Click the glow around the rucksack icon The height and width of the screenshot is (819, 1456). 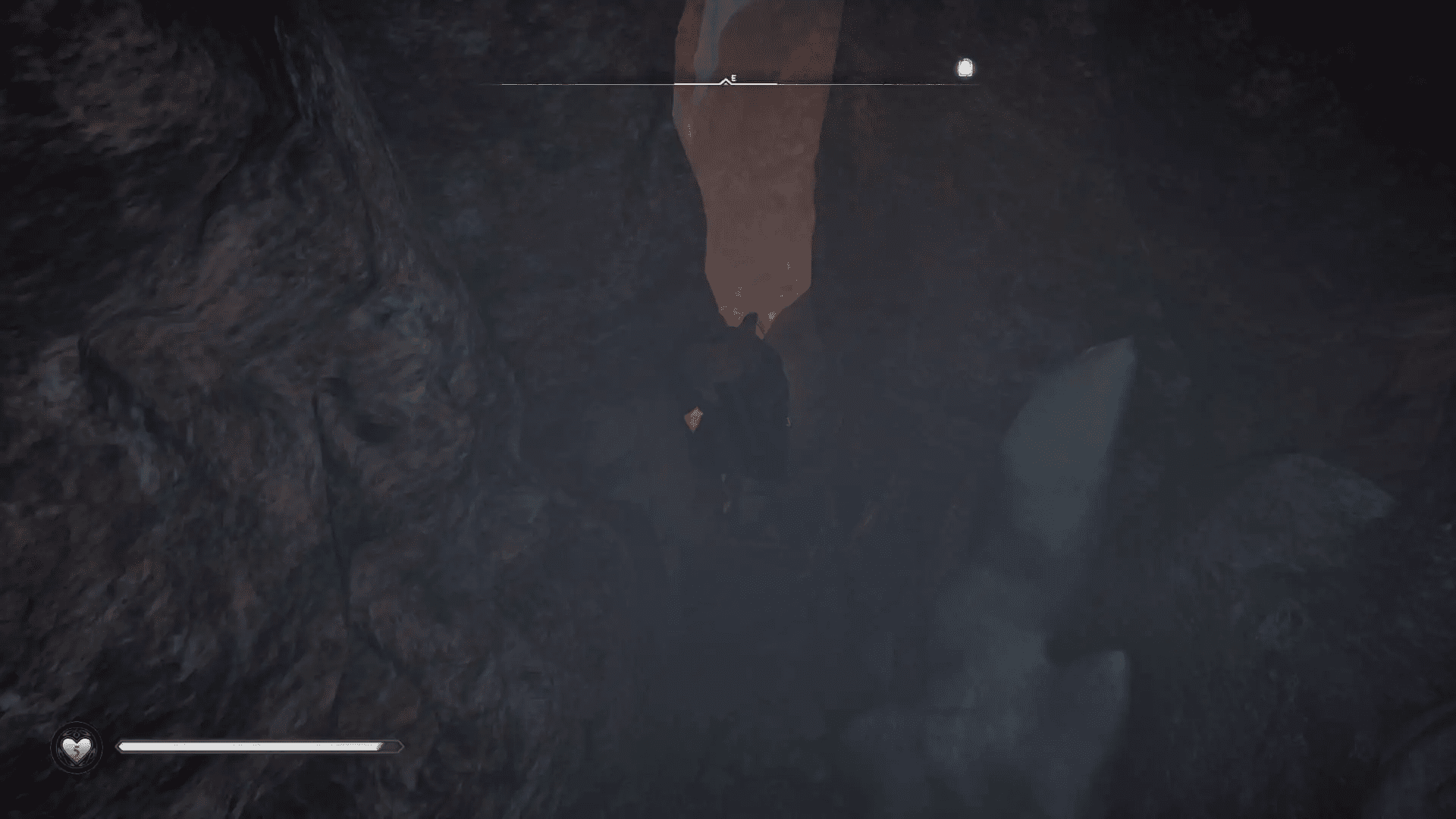[964, 59]
